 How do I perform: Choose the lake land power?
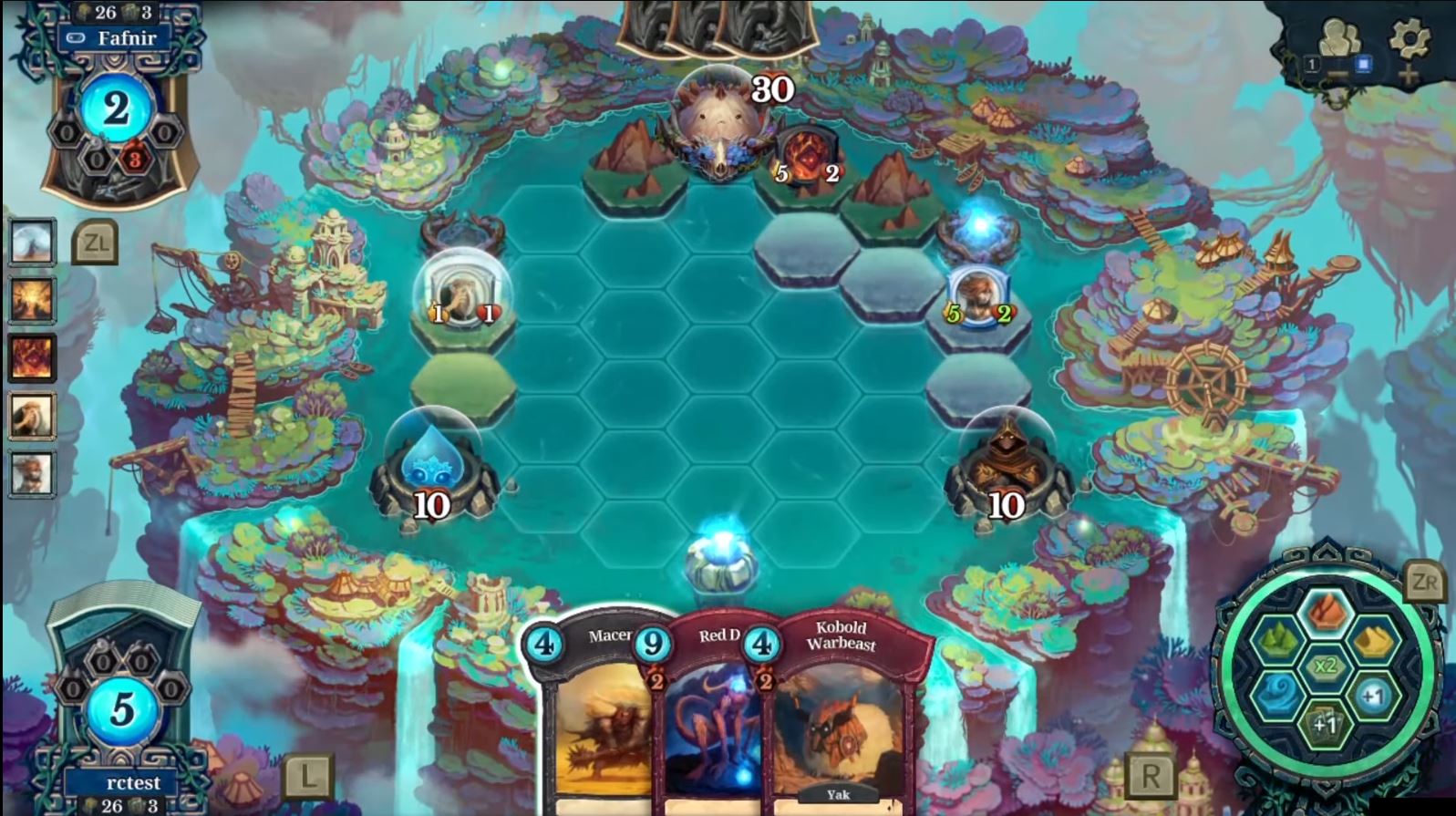coord(1276,695)
